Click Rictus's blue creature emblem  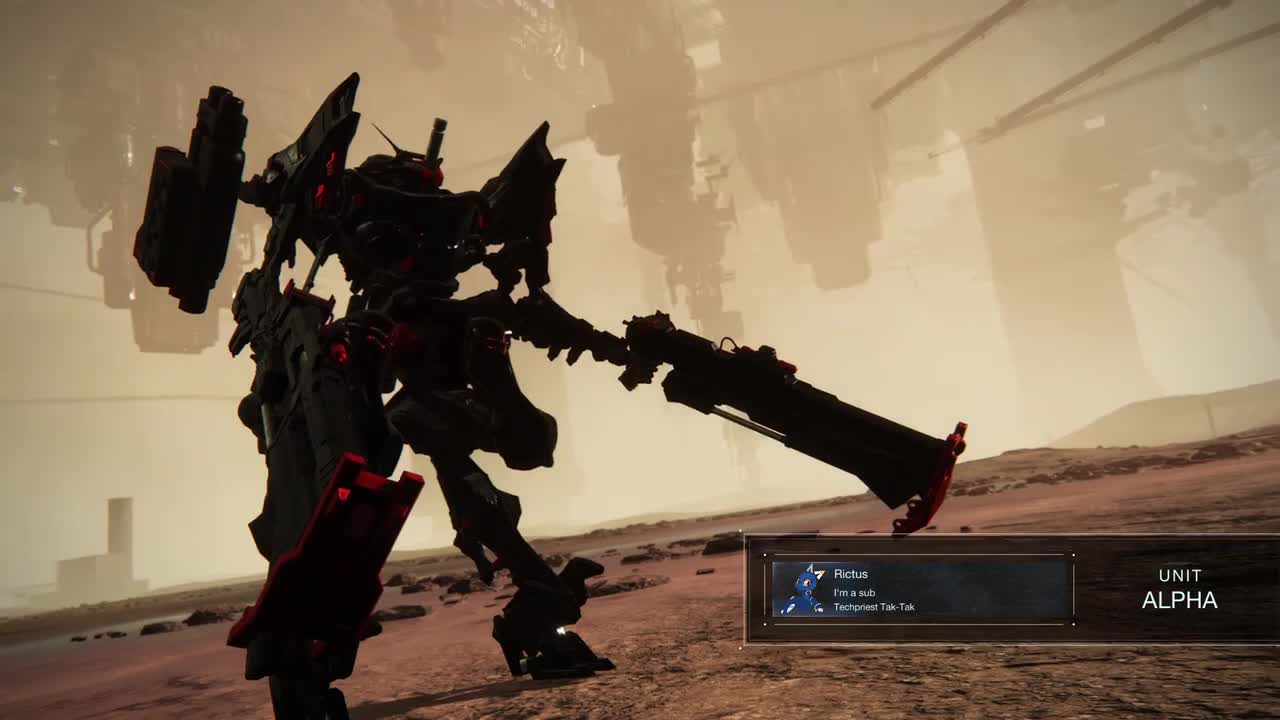pos(801,590)
